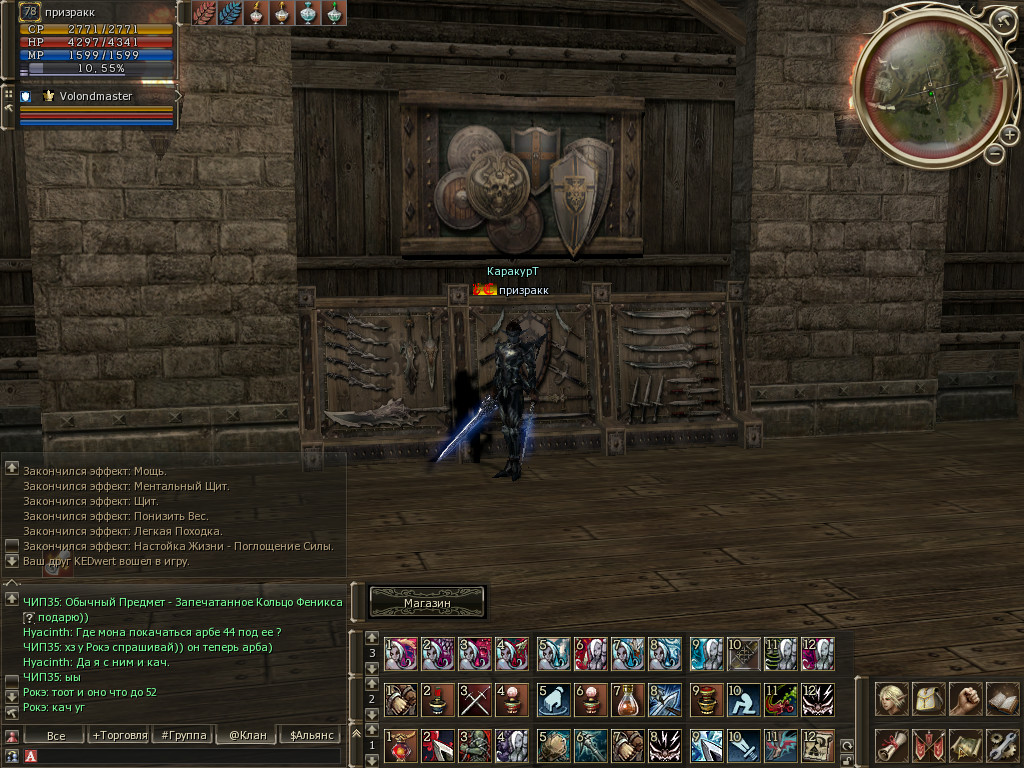Open the inventory backpack icon

(x=928, y=699)
